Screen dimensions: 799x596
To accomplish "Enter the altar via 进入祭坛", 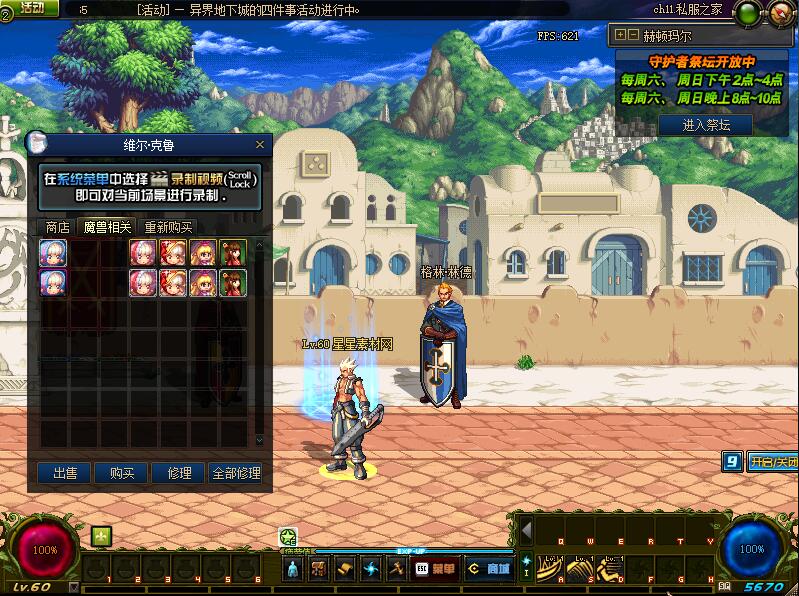I will [706, 125].
